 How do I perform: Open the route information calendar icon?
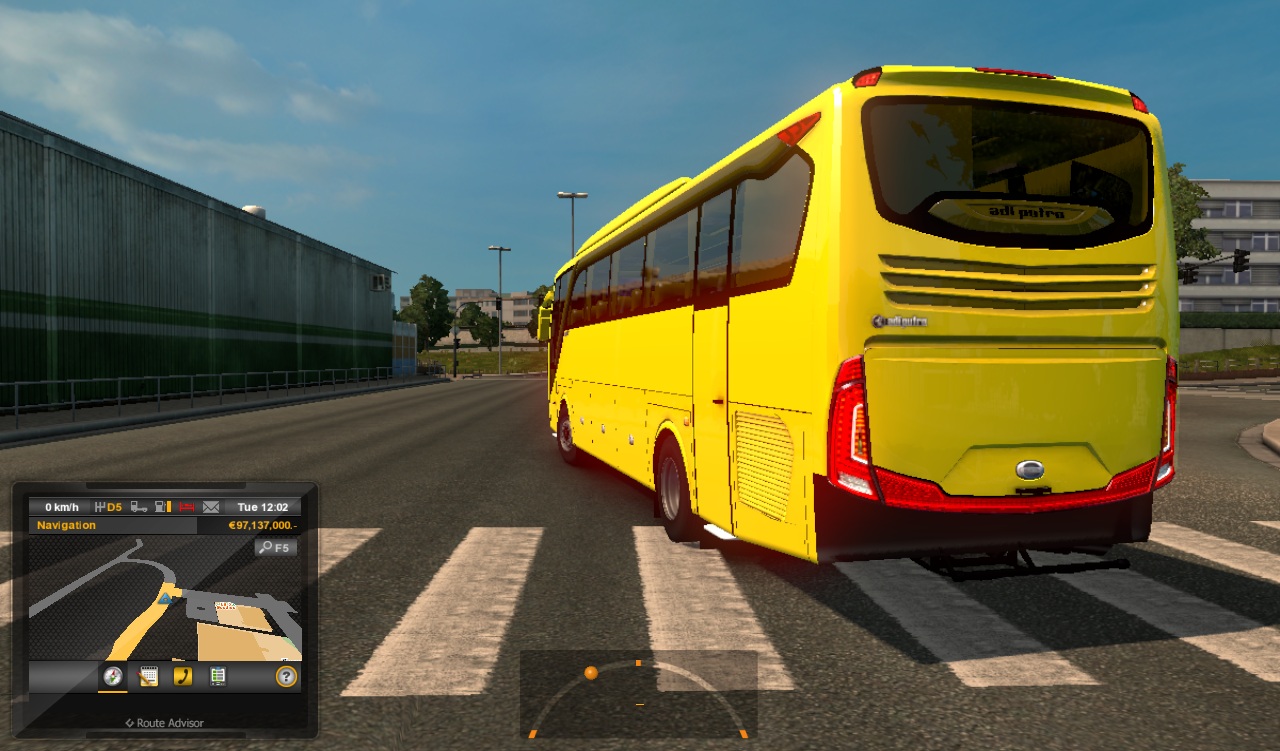[147, 676]
